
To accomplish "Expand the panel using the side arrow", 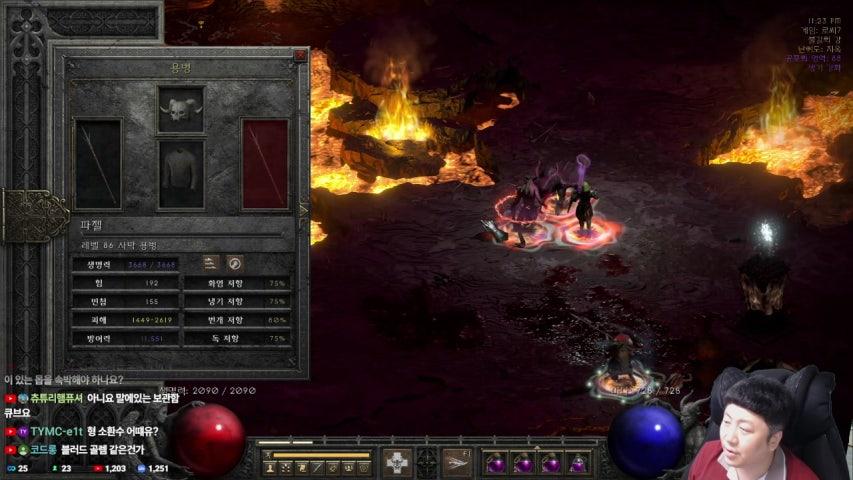I will [x=303, y=210].
